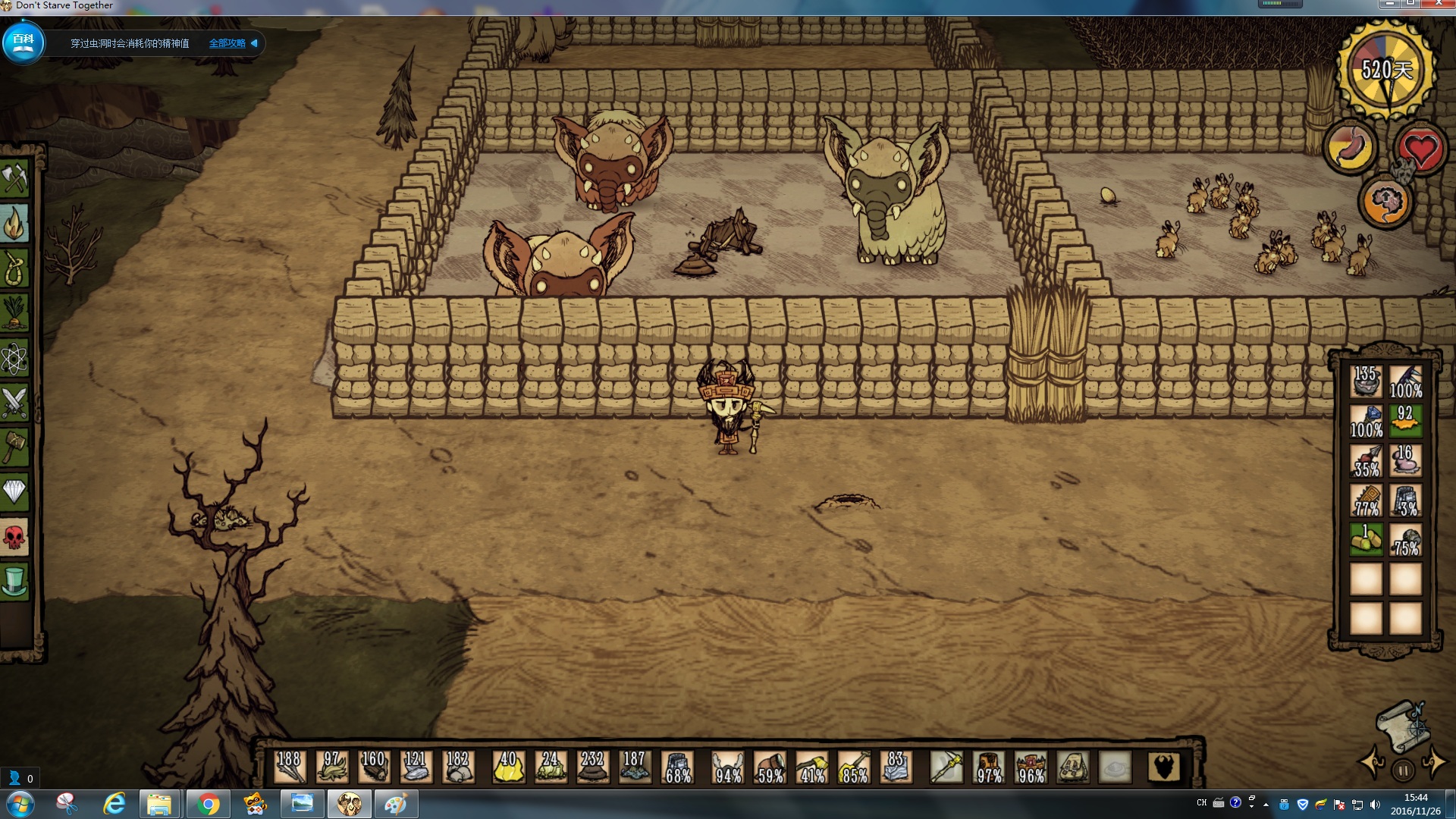Select the twigs stack of 188
This screenshot has width=1456, height=819.
[x=290, y=767]
